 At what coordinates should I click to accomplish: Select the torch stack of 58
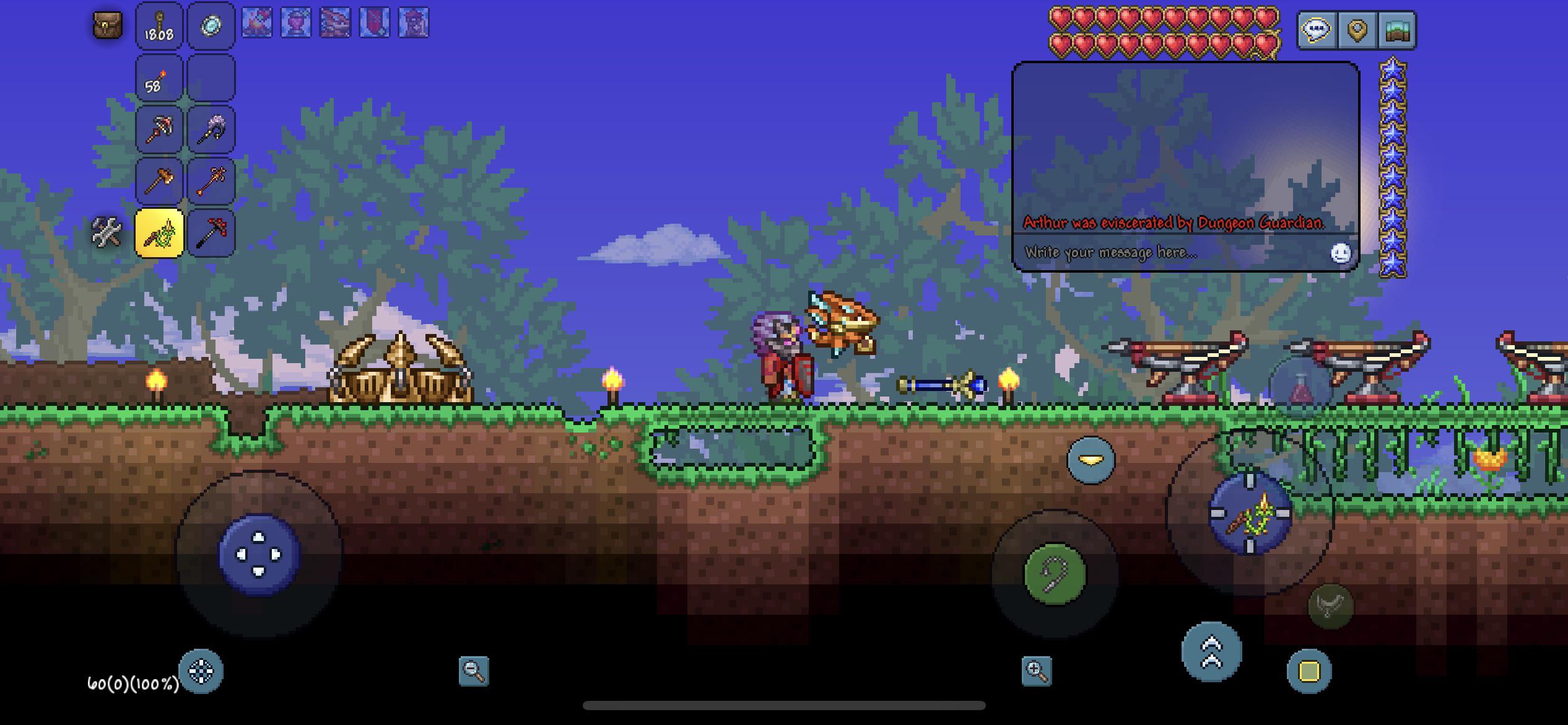click(x=159, y=77)
